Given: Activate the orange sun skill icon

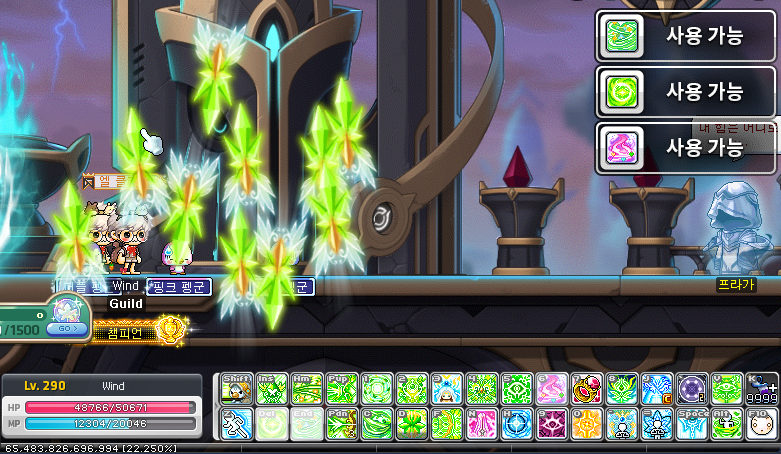Looking at the screenshot, I should [x=586, y=423].
